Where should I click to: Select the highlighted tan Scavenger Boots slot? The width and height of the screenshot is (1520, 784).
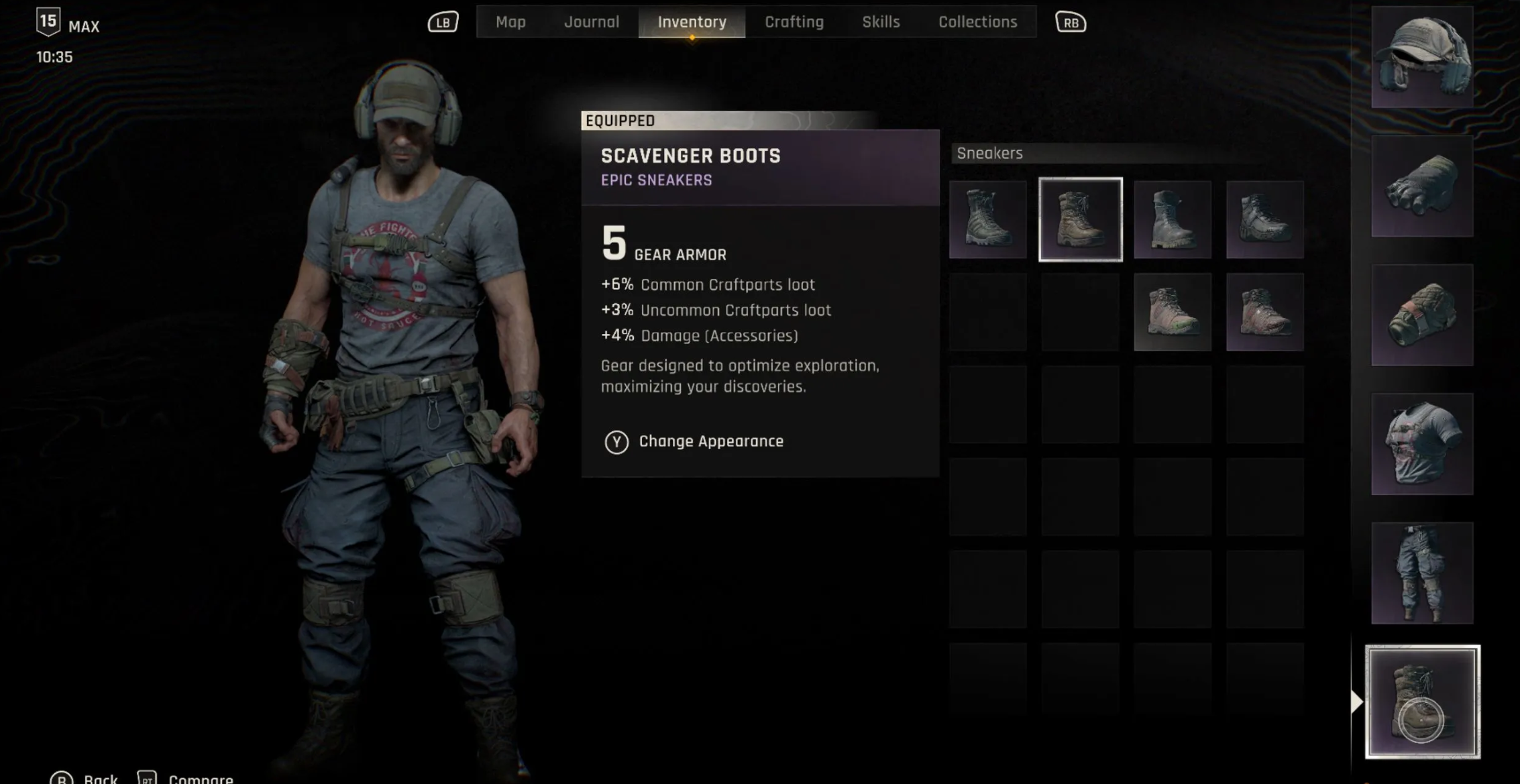coord(1080,219)
